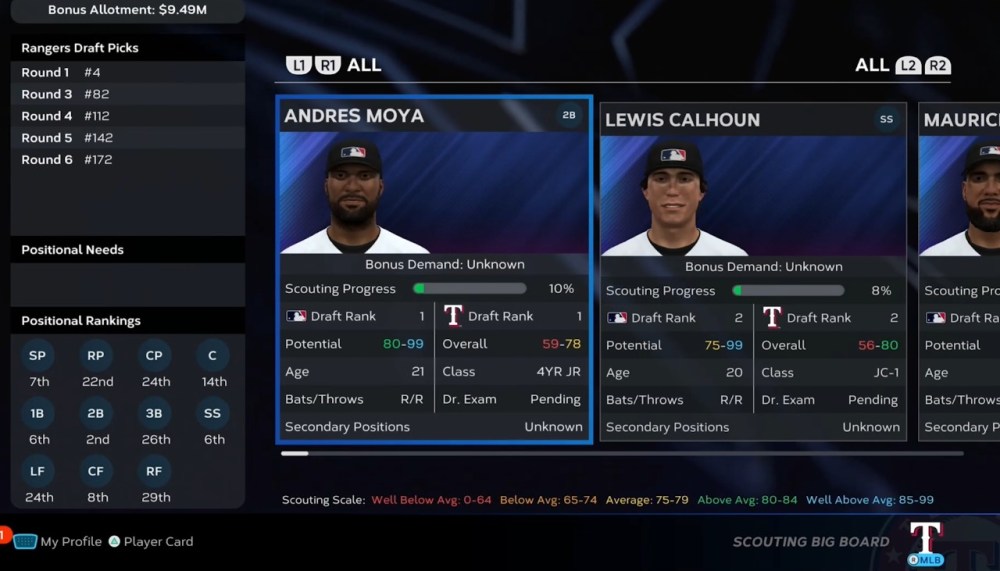1000x571 pixels.
Task: Choose the CF positional ranking icon
Action: click(x=97, y=472)
